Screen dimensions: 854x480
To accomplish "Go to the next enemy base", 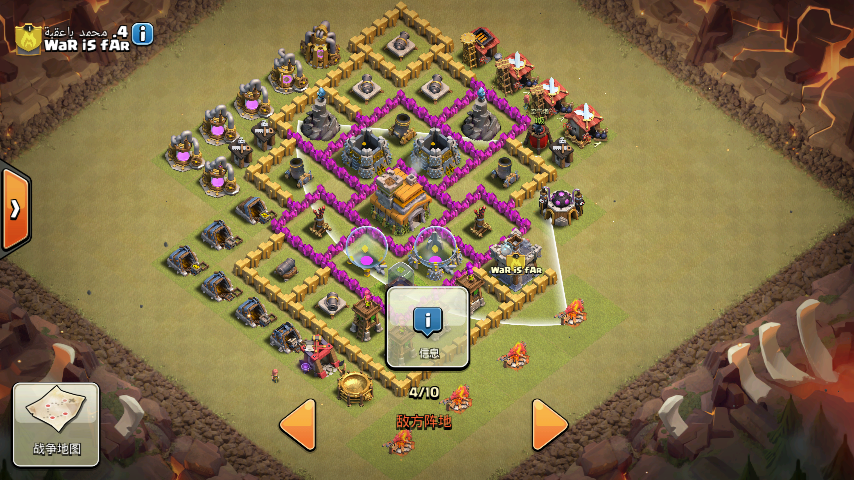I will coord(549,424).
